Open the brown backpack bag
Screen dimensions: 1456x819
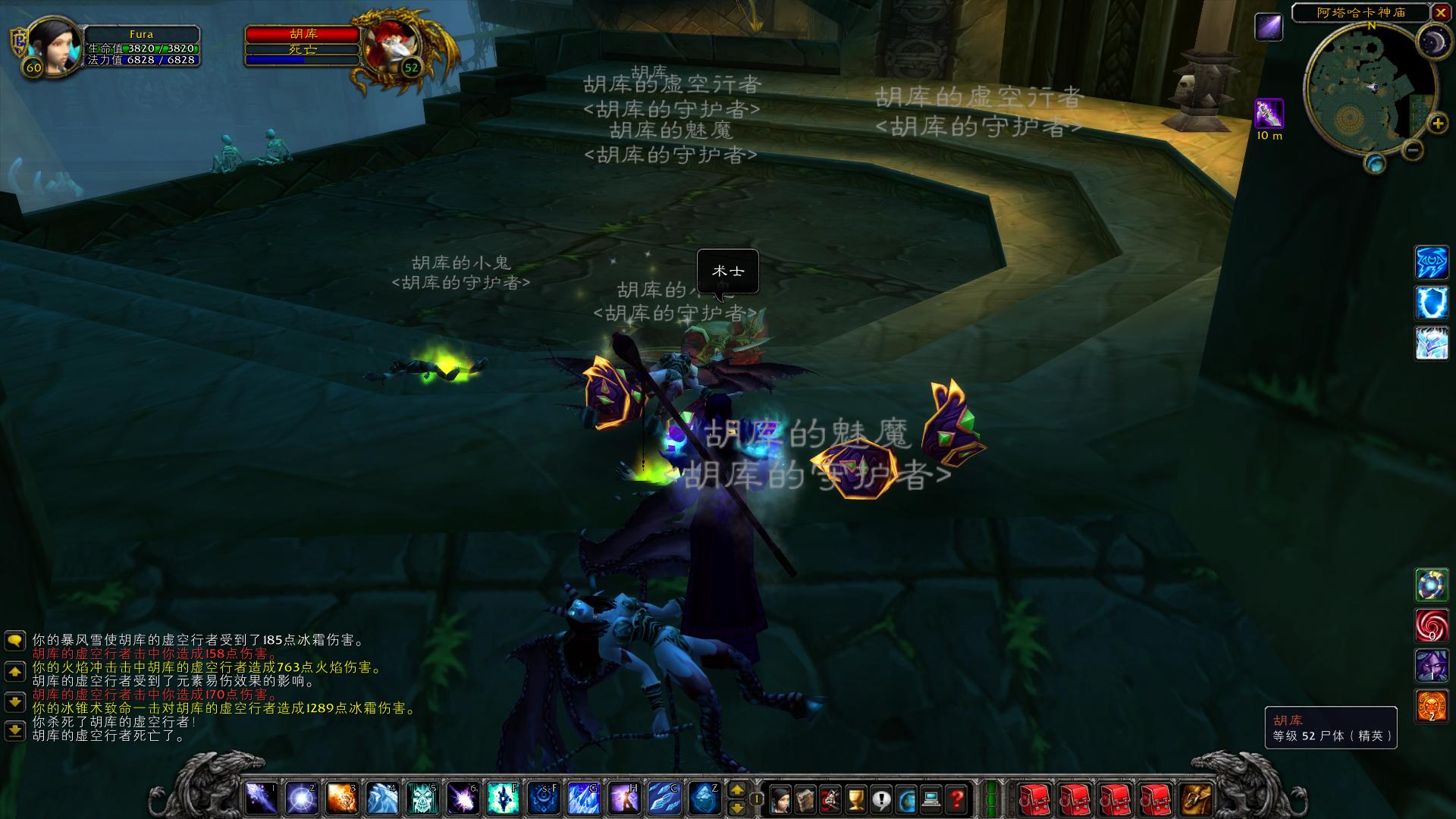point(1197,798)
